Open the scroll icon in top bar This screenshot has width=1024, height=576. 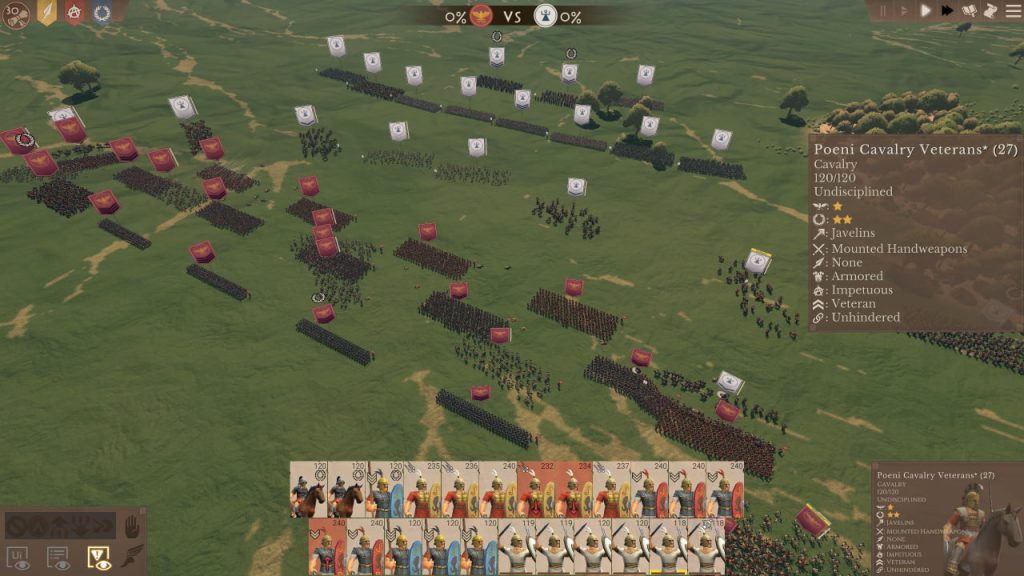pyautogui.click(x=989, y=11)
